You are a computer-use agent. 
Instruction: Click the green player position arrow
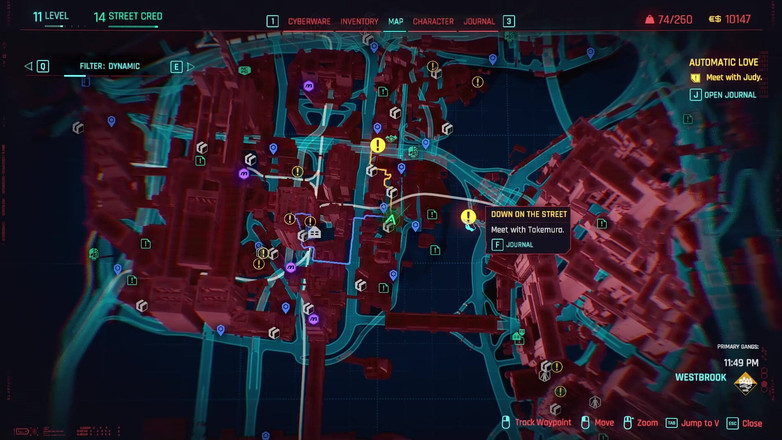click(391, 219)
